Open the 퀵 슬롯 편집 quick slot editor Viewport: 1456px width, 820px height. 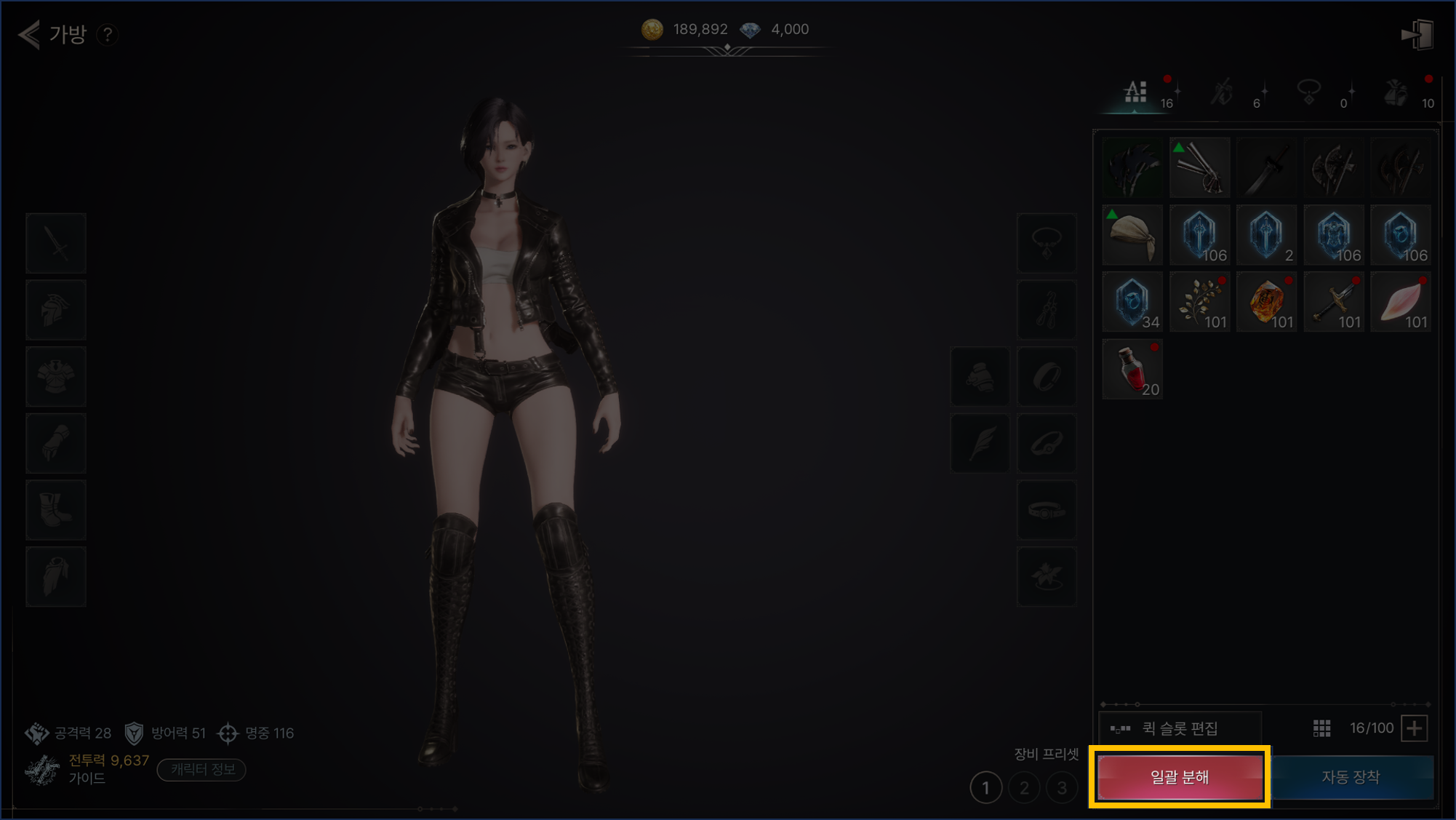point(1179,728)
